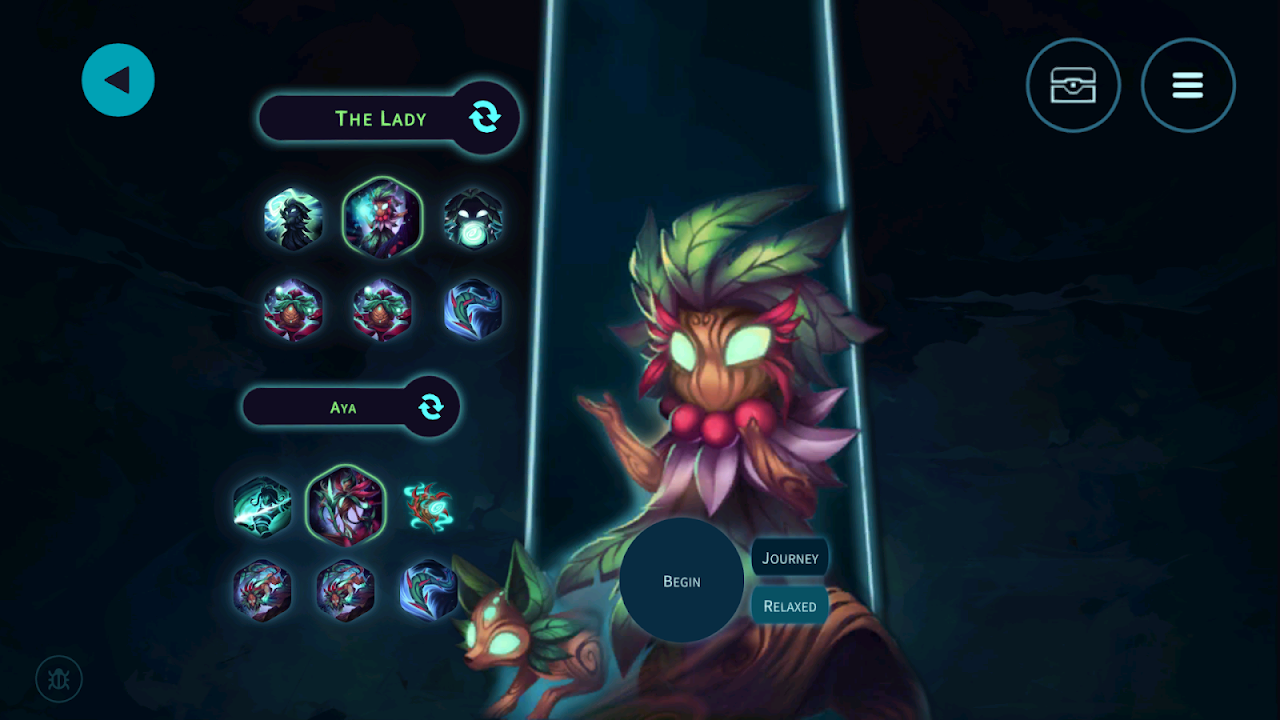Pick the portrait holding a glowing green orb
1280x720 pixels.
click(473, 219)
